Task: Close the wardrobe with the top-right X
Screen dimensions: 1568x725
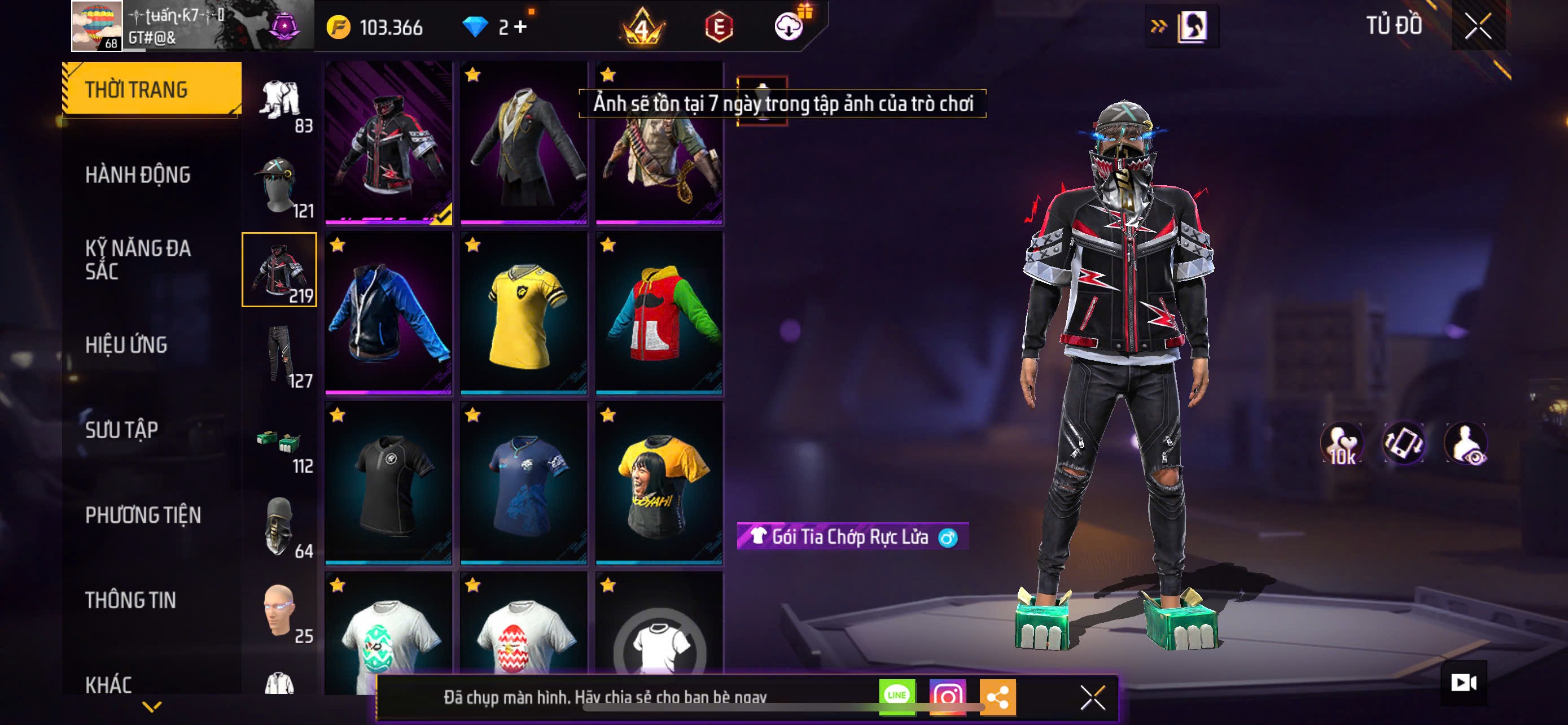Action: (x=1477, y=26)
